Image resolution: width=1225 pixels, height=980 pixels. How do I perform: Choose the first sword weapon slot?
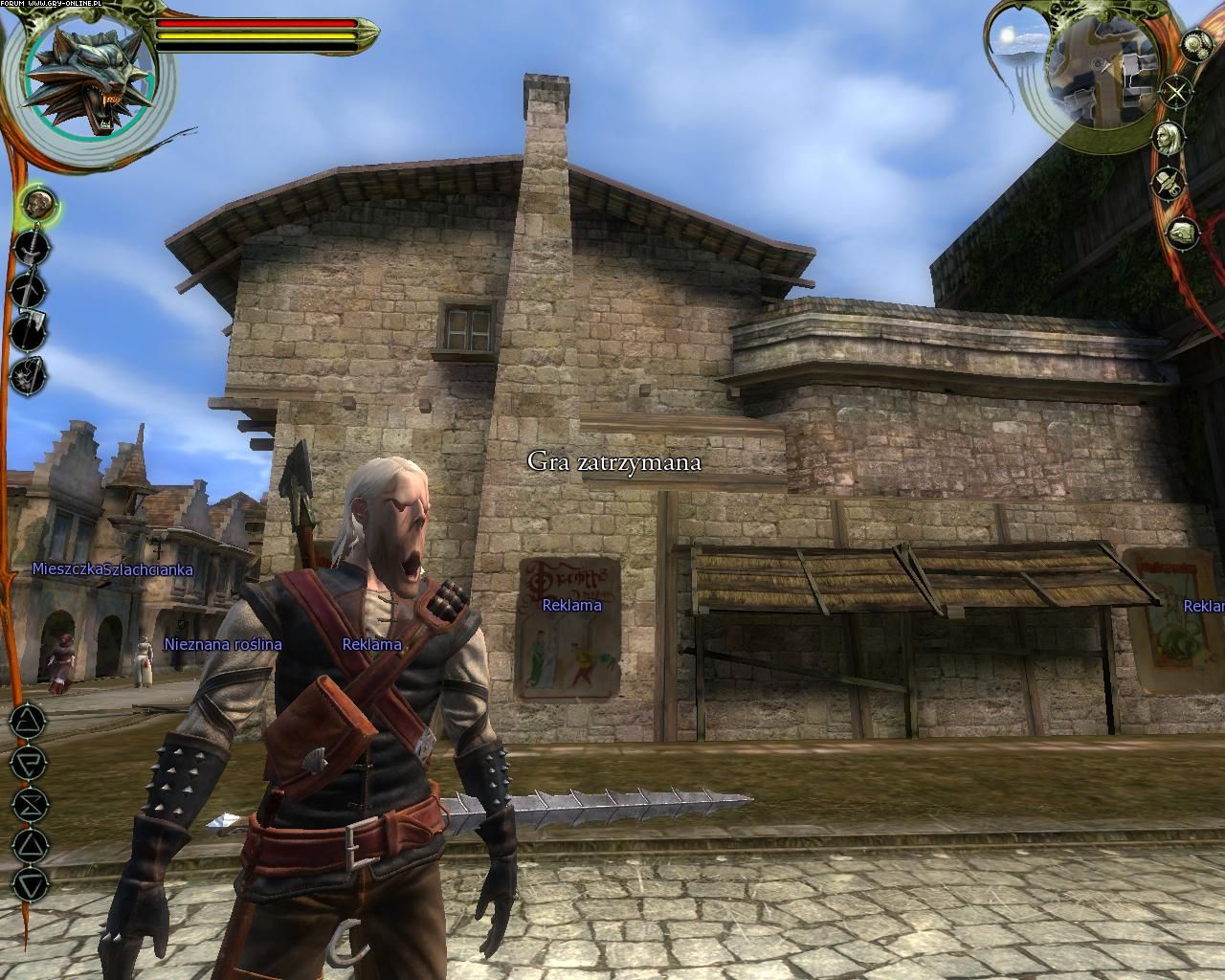click(x=31, y=247)
